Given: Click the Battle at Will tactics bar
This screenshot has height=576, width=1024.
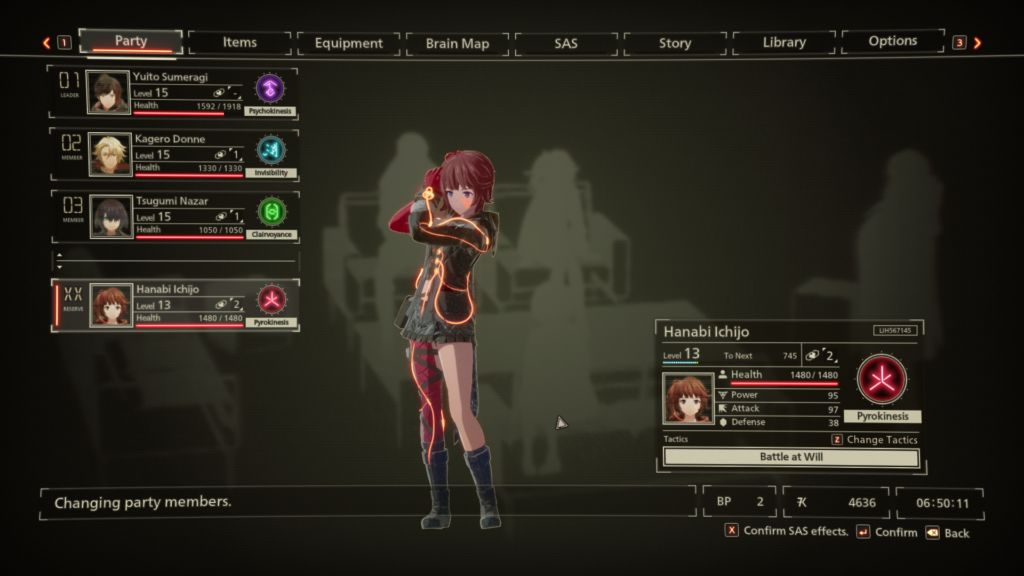Looking at the screenshot, I should pyautogui.click(x=791, y=457).
